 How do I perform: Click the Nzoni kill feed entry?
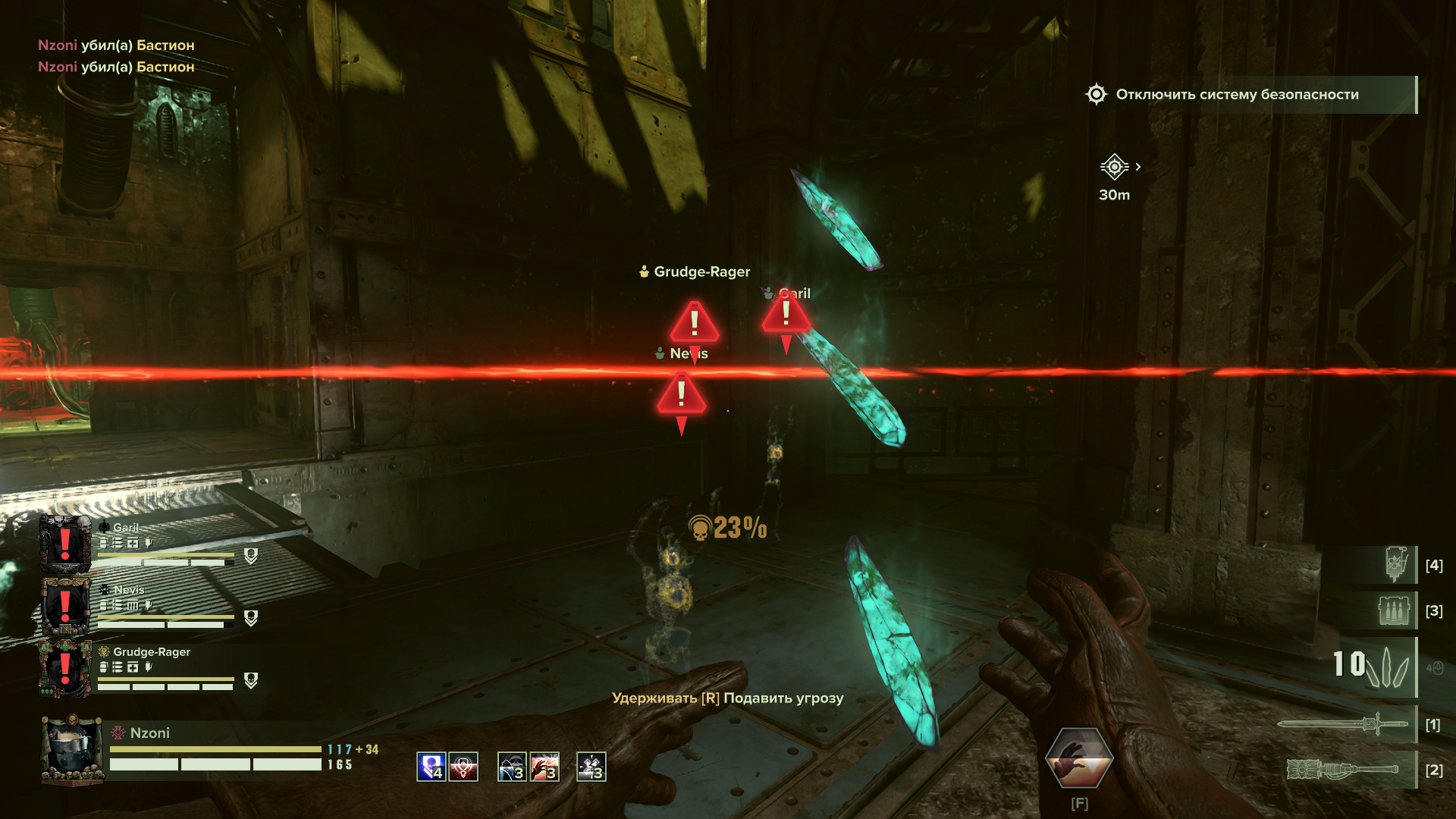(x=116, y=45)
